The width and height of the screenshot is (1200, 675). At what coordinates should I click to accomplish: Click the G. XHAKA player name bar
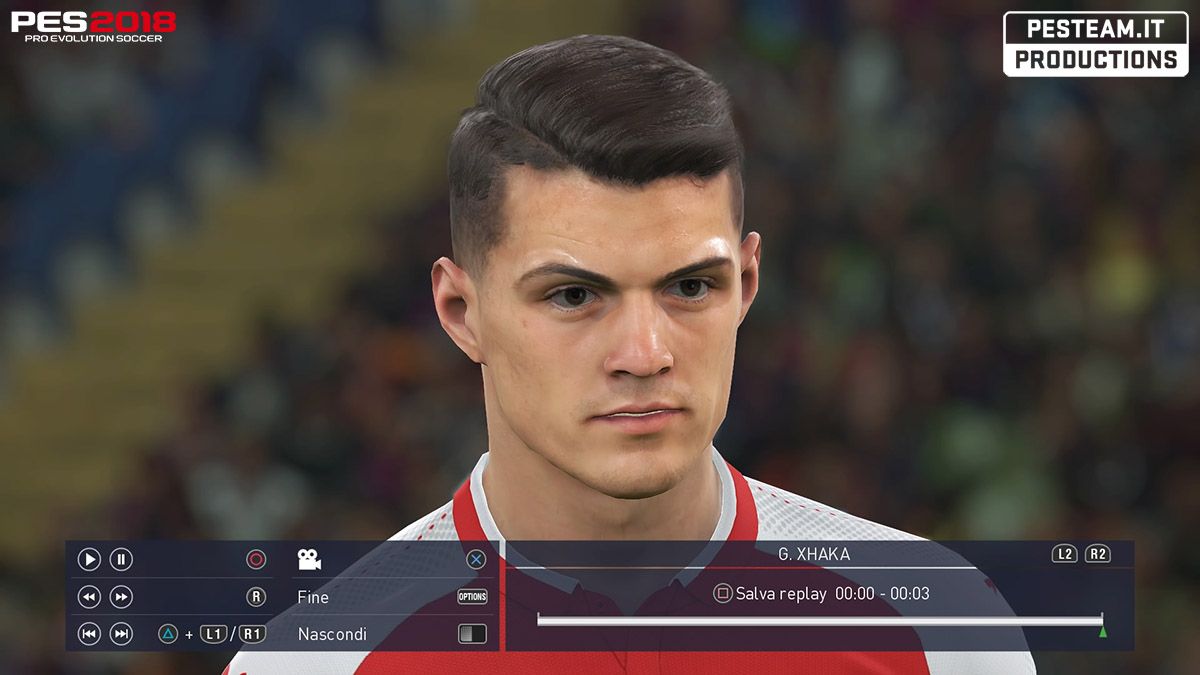click(x=814, y=554)
